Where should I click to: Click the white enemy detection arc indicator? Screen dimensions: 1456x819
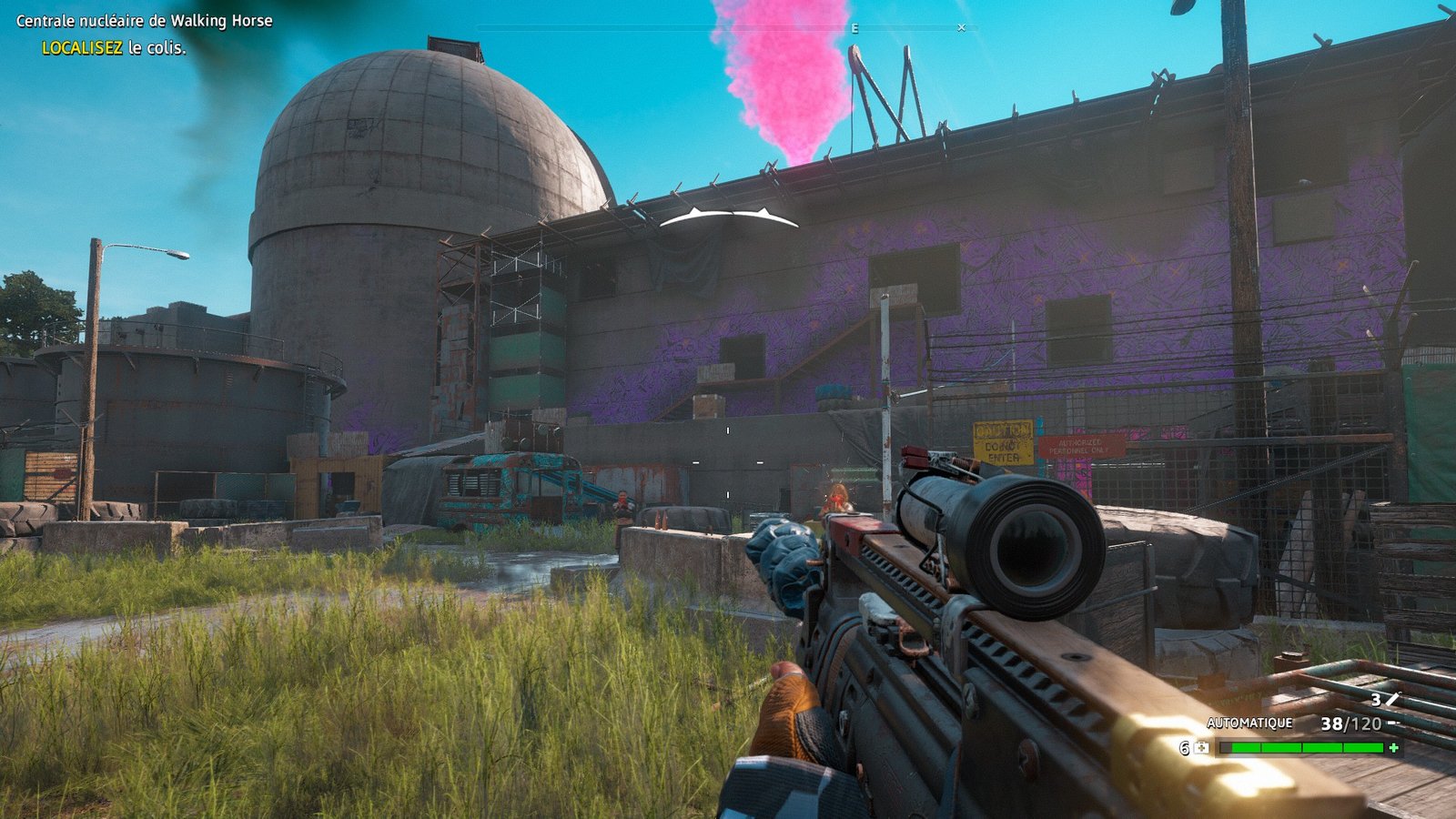click(x=729, y=217)
